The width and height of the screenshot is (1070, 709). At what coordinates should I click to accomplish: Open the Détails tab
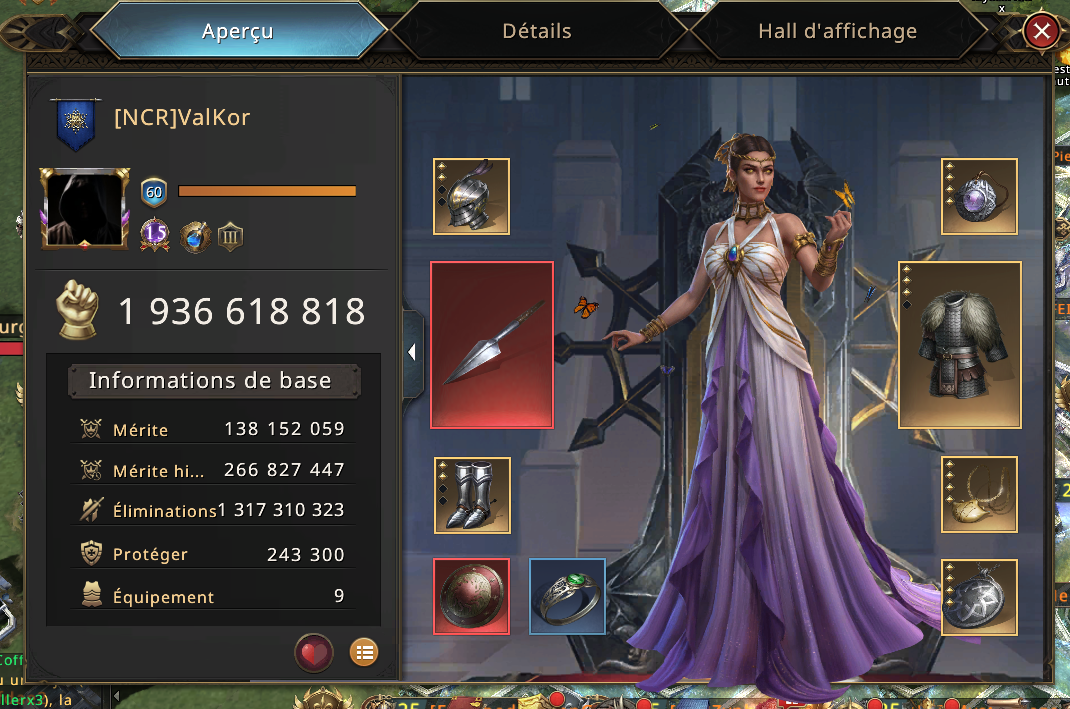click(537, 32)
